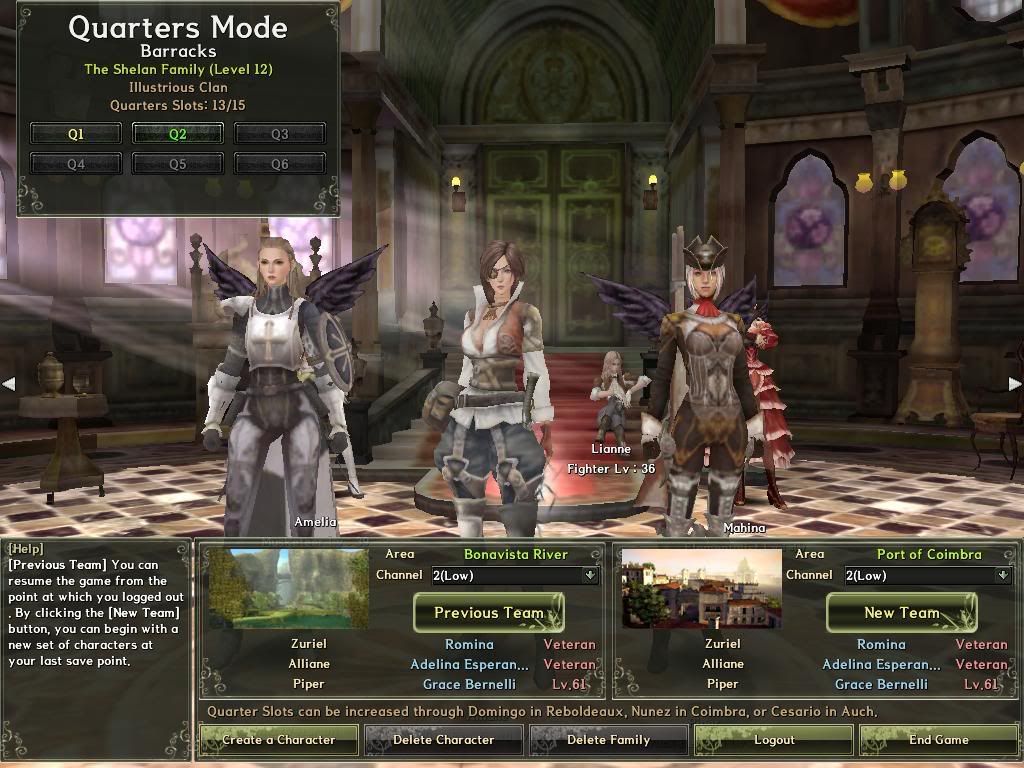Open the Bonavista River channel dropdown
This screenshot has width=1024, height=768.
point(590,575)
